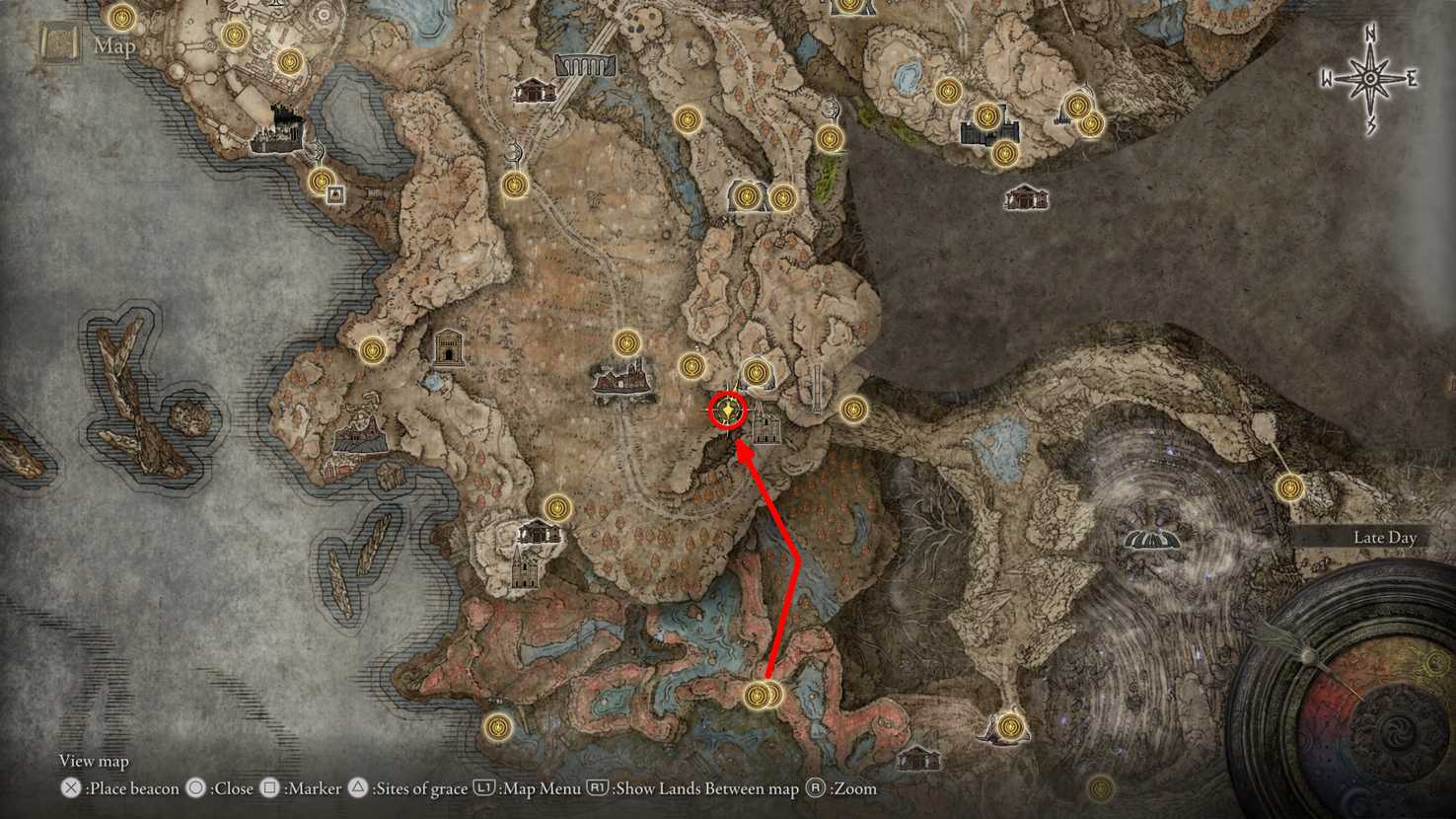Click the View map label

(x=94, y=761)
